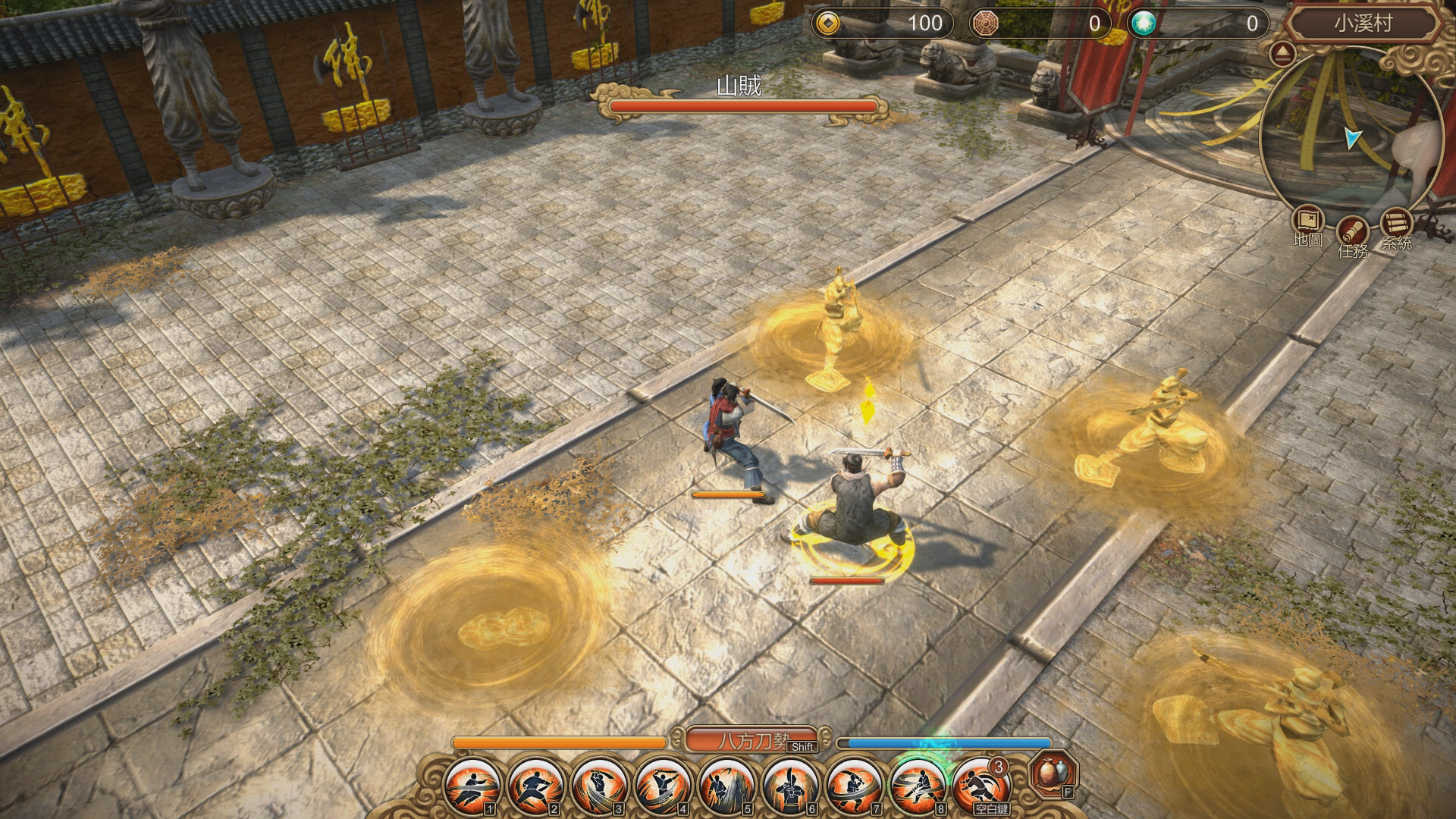Use skill 5 mountain strike ability
This screenshot has width=1456, height=819.
(x=726, y=786)
